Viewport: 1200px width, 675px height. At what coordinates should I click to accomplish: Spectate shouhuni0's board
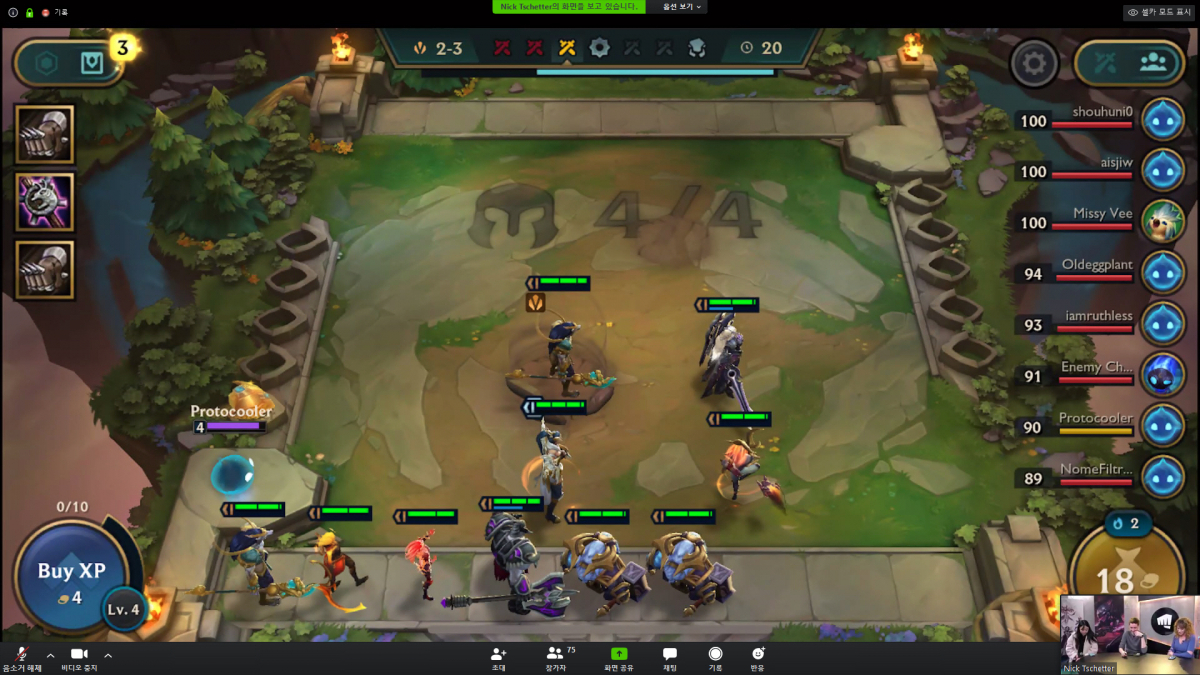pyautogui.click(x=1163, y=119)
